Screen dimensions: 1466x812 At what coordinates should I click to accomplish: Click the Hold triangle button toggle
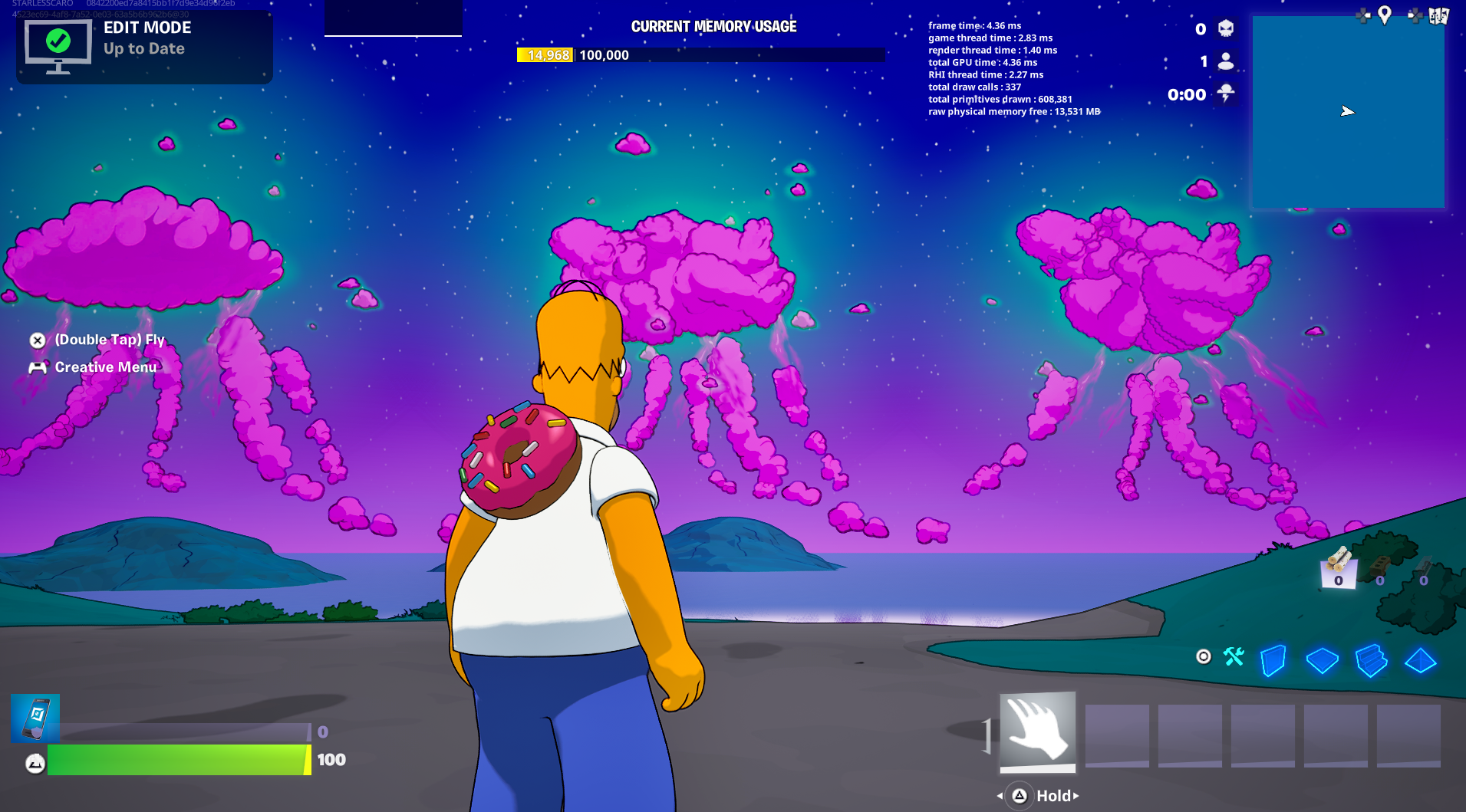(x=1020, y=796)
